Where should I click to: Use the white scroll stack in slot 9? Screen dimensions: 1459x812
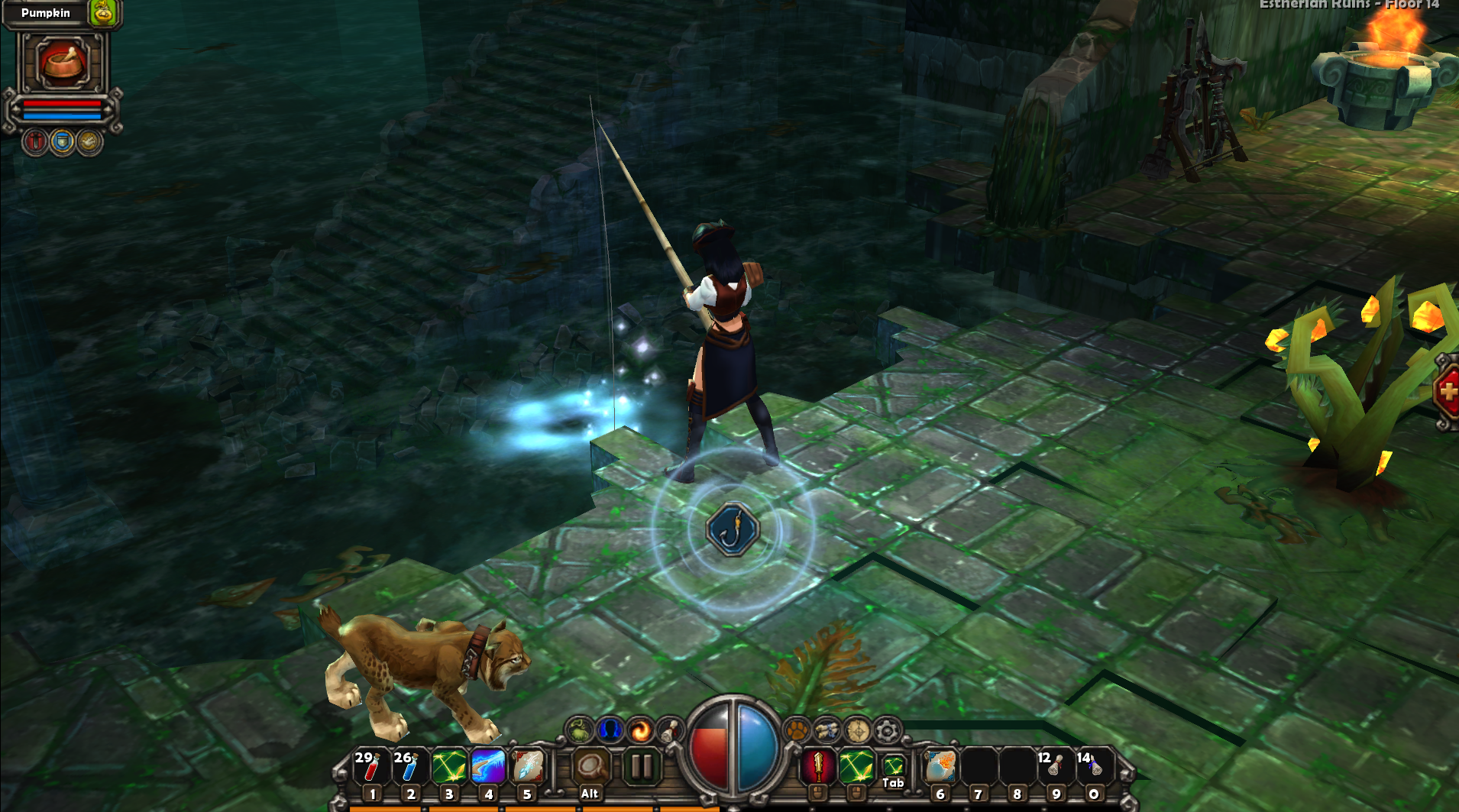click(x=1055, y=766)
